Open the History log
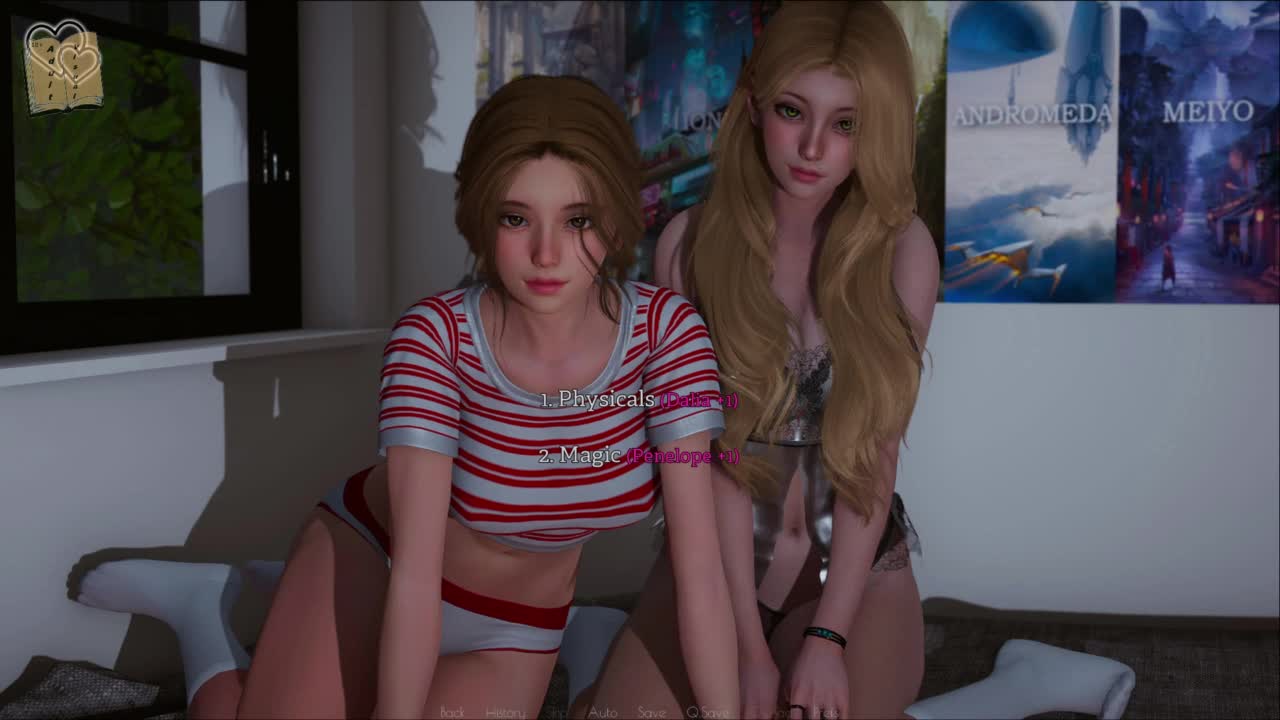Viewport: 1280px width, 720px height. point(505,712)
